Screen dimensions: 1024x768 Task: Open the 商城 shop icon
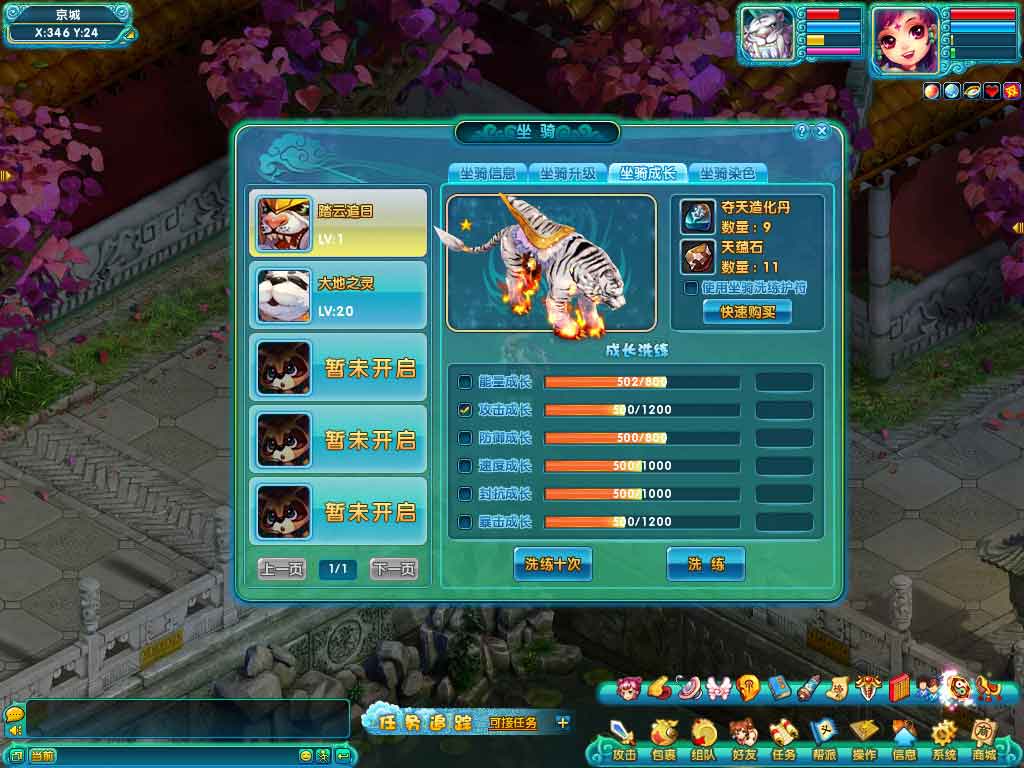(983, 740)
